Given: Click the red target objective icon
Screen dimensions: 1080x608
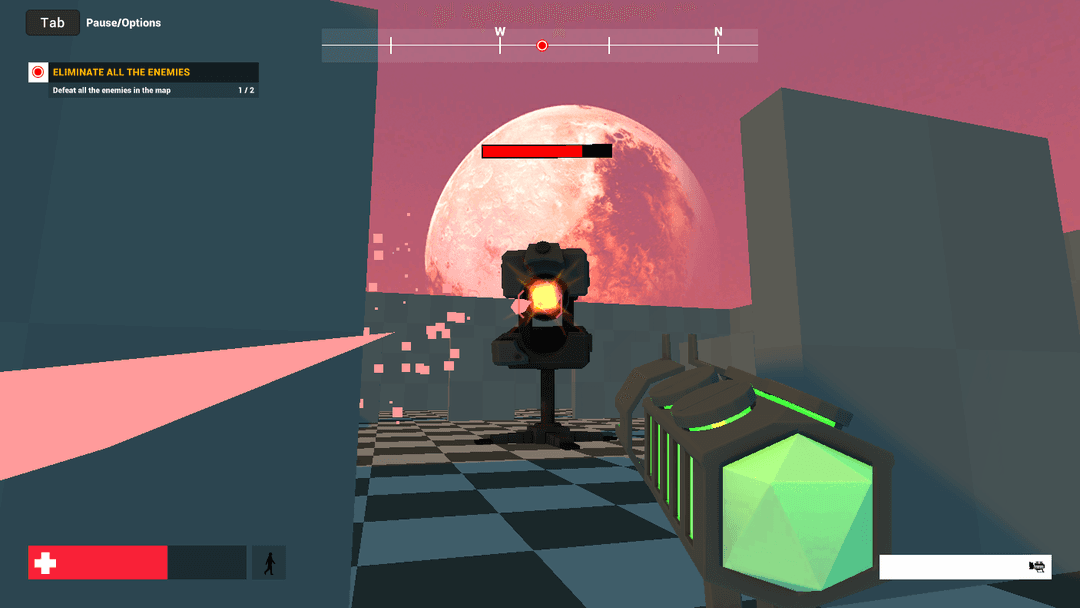Looking at the screenshot, I should [38, 72].
